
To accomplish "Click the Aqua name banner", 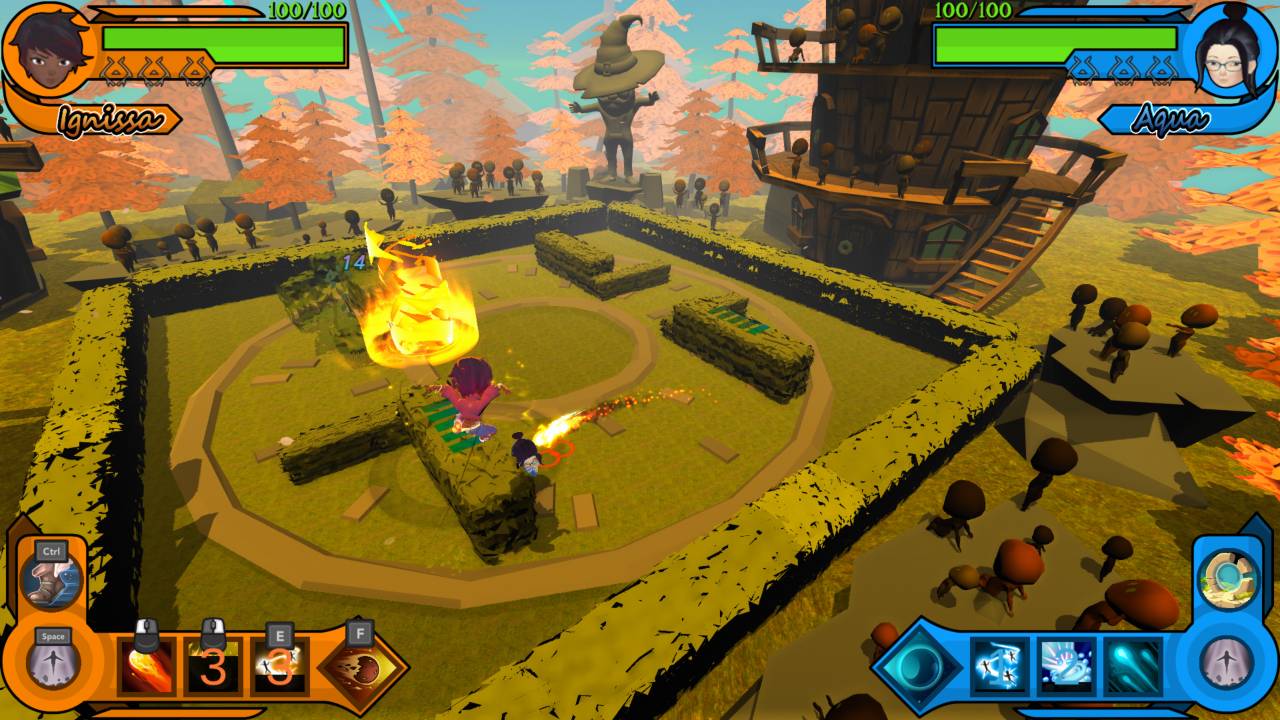I will pyautogui.click(x=1170, y=118).
